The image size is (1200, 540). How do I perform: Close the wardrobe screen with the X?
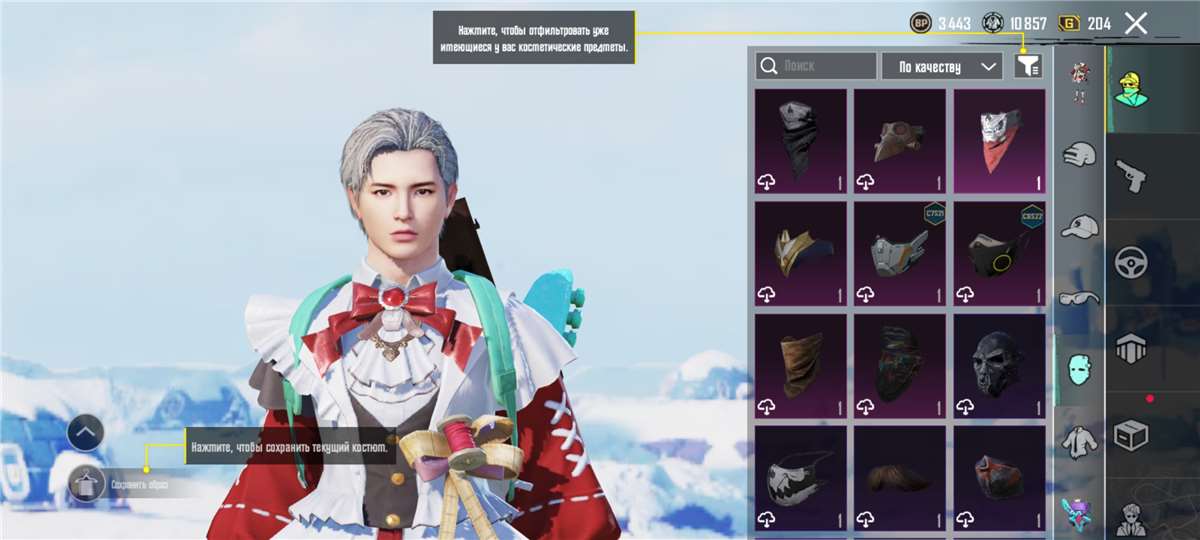1135,24
